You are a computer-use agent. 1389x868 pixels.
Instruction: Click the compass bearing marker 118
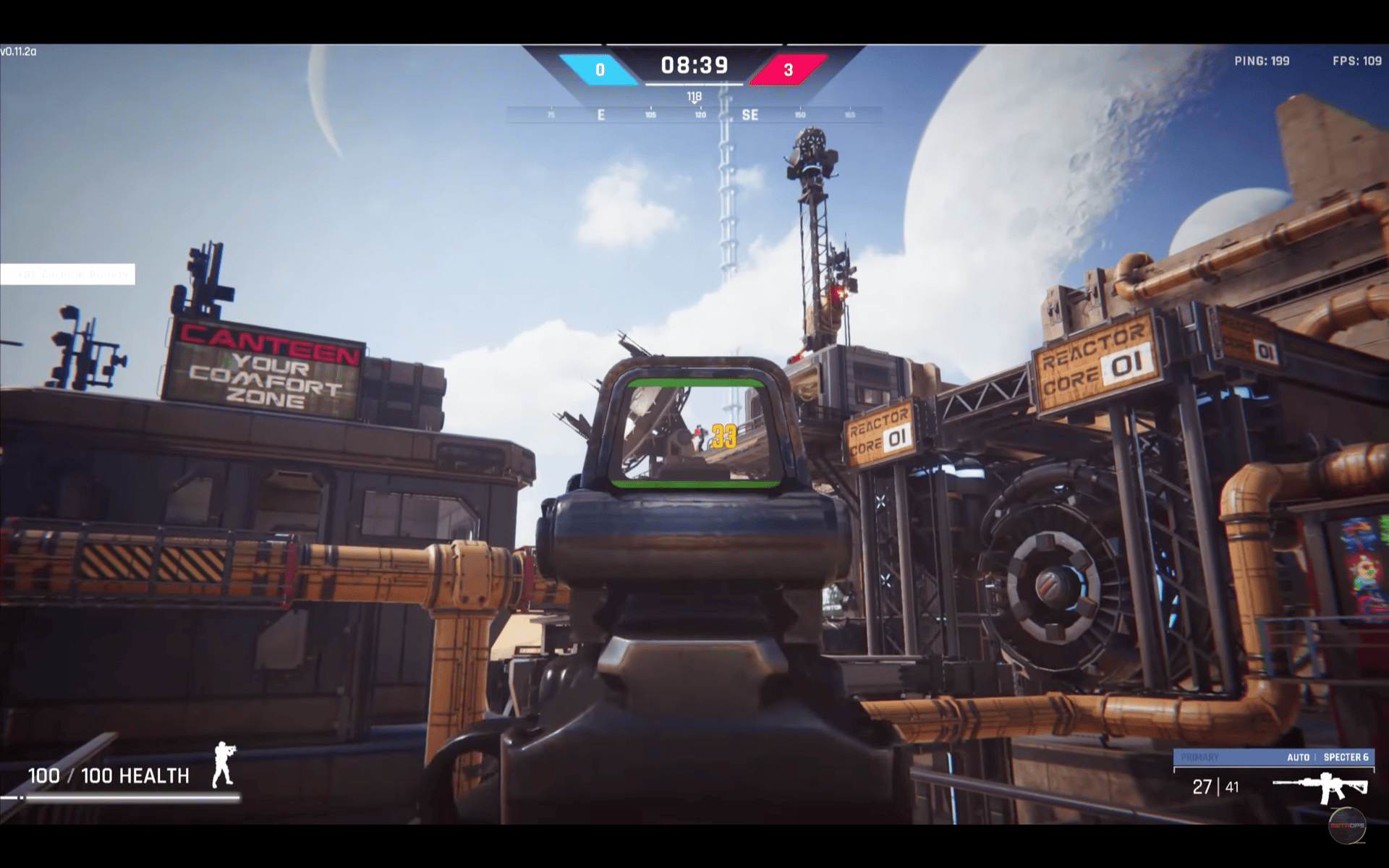(x=693, y=95)
